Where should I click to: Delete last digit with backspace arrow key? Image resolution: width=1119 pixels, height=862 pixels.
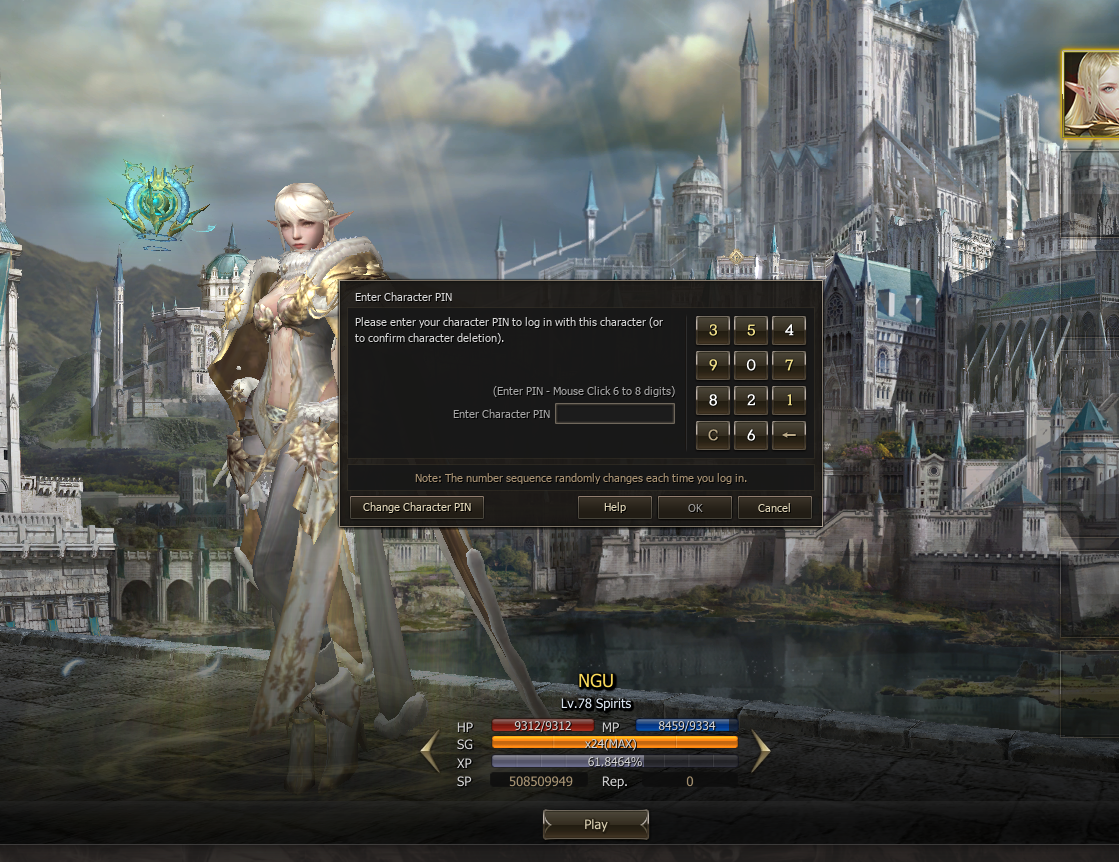click(789, 435)
